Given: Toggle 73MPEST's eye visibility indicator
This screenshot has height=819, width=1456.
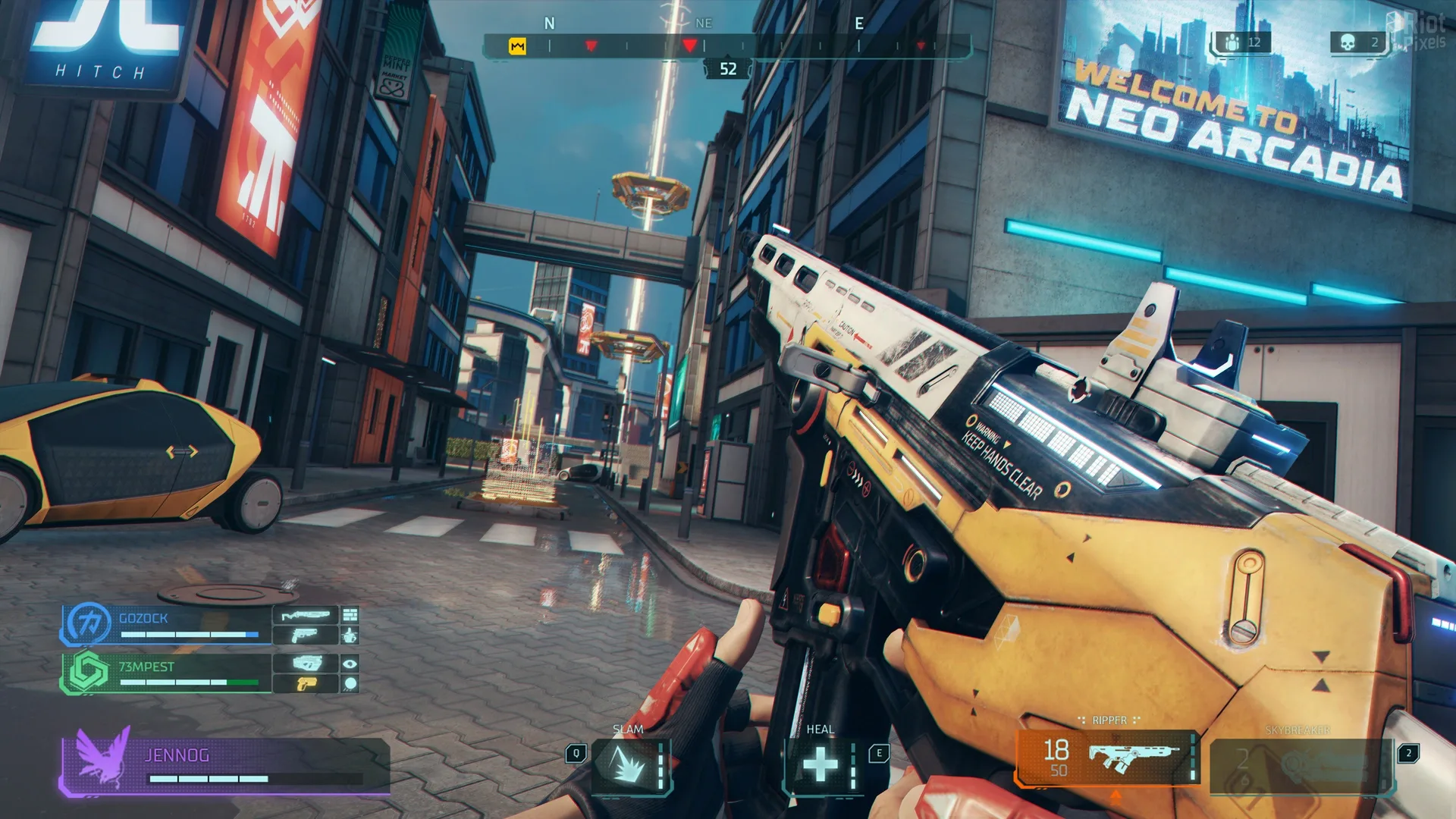Looking at the screenshot, I should (x=350, y=664).
